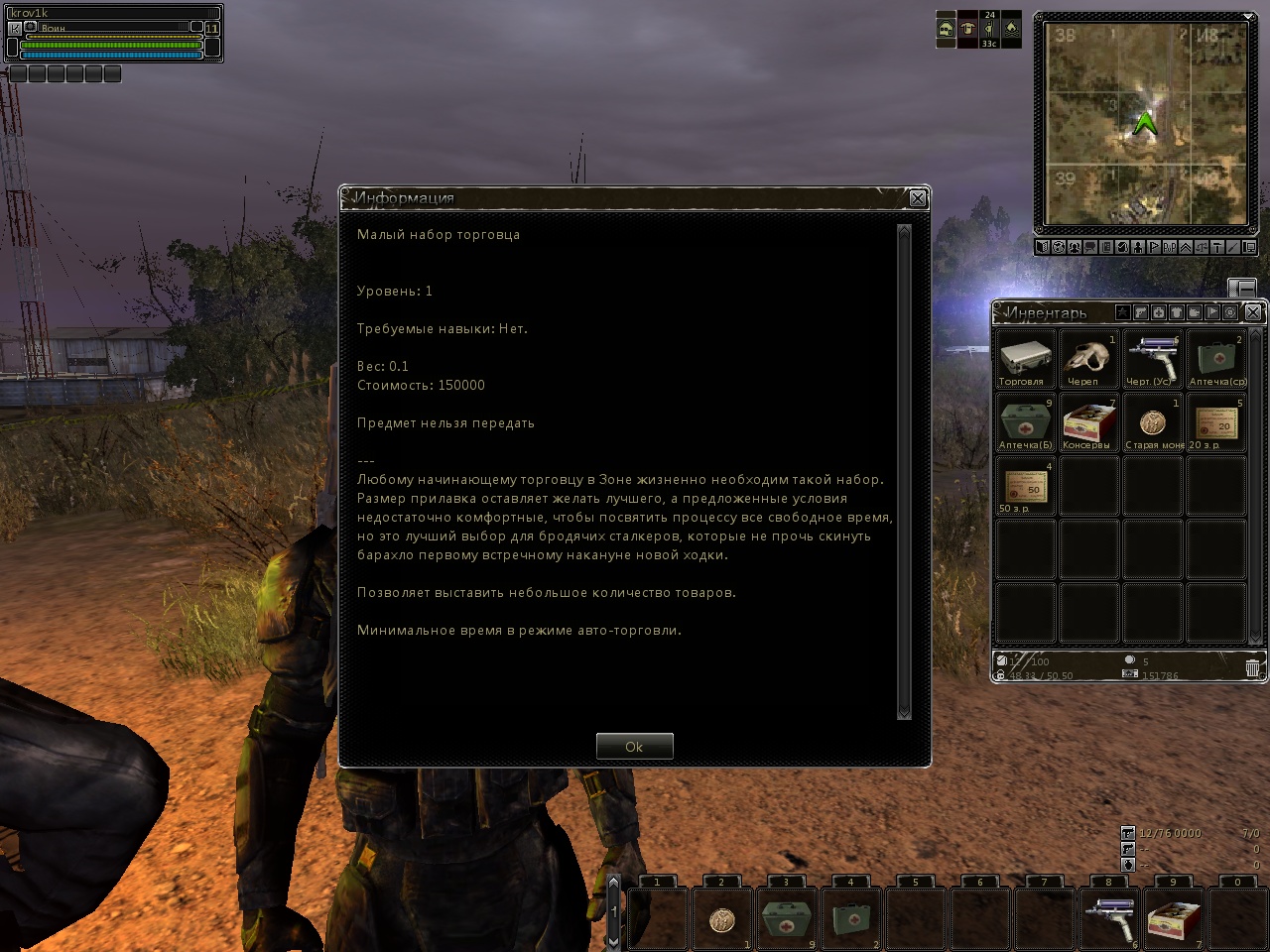Screen dimensions: 1270x952
Task: Confirm the information dialog with Ok
Action: (x=634, y=747)
